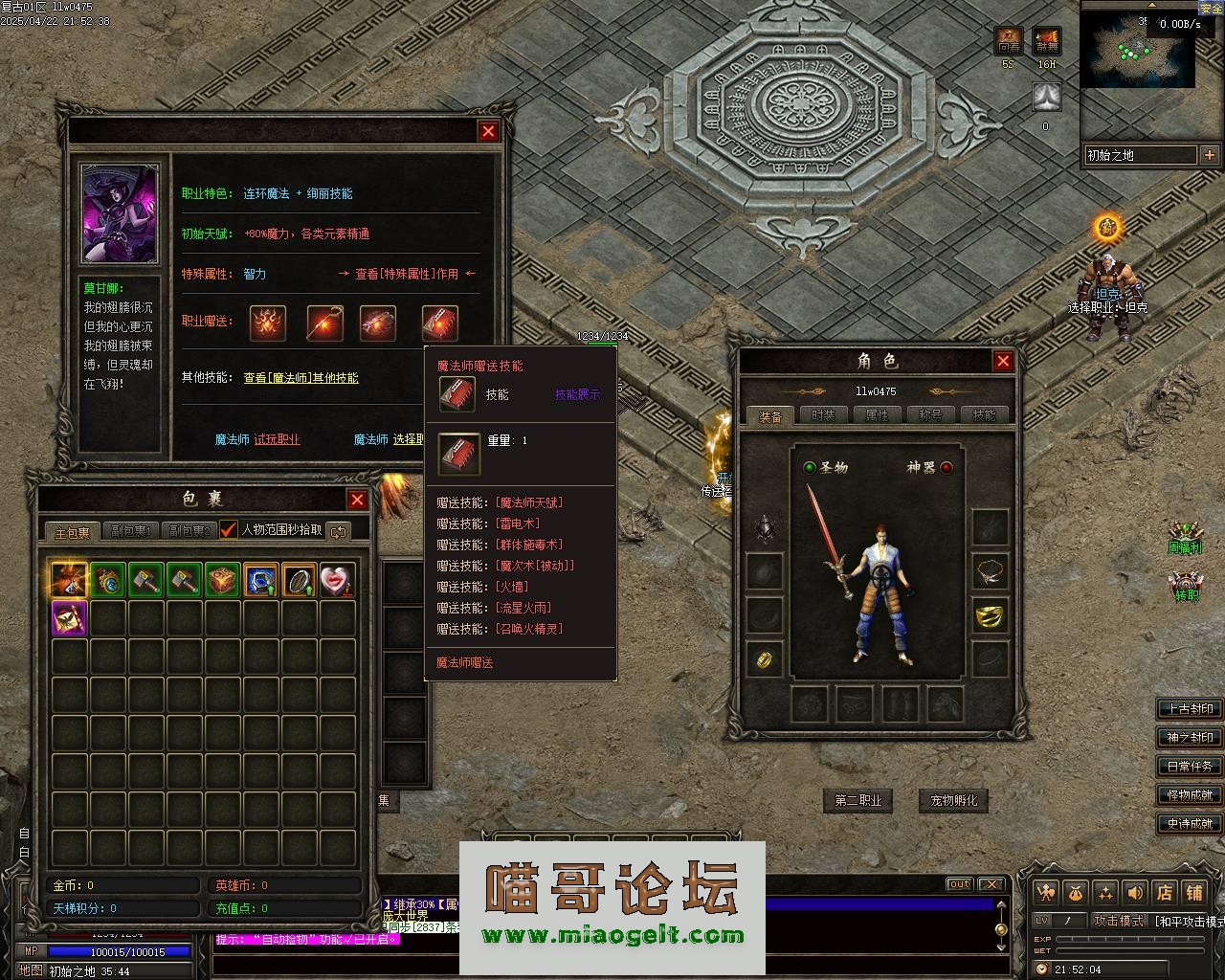Open the 上古封印 menu button
The width and height of the screenshot is (1225, 980).
pyautogui.click(x=1190, y=709)
